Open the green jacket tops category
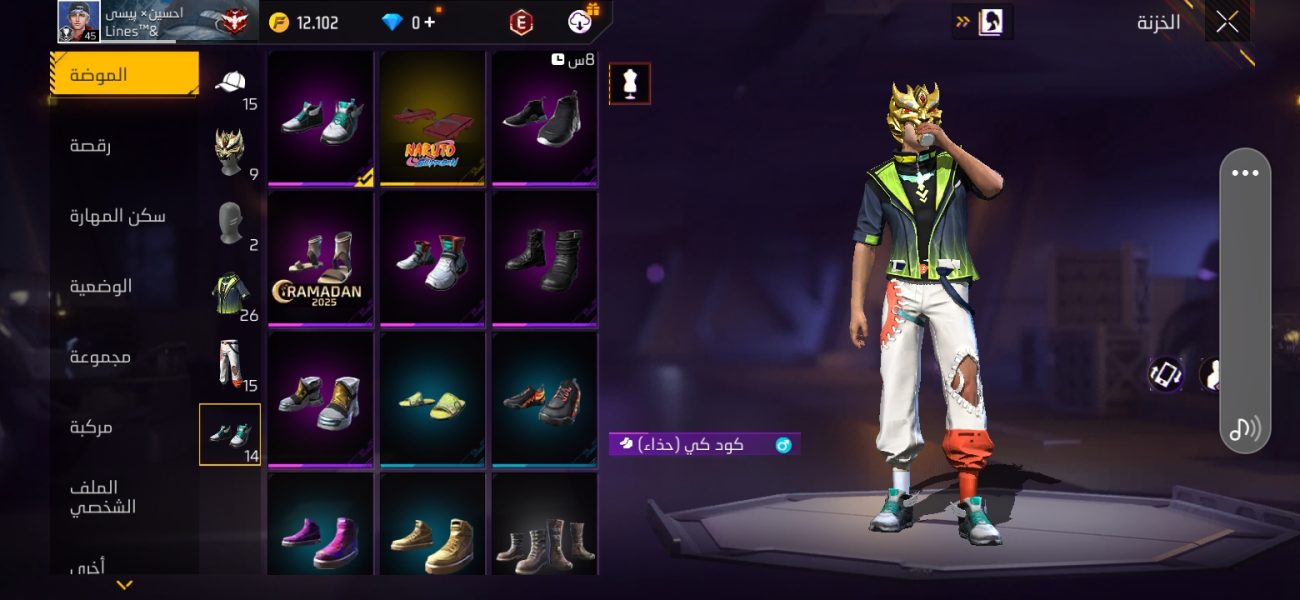Viewport: 1300px width, 600px height. tap(230, 292)
